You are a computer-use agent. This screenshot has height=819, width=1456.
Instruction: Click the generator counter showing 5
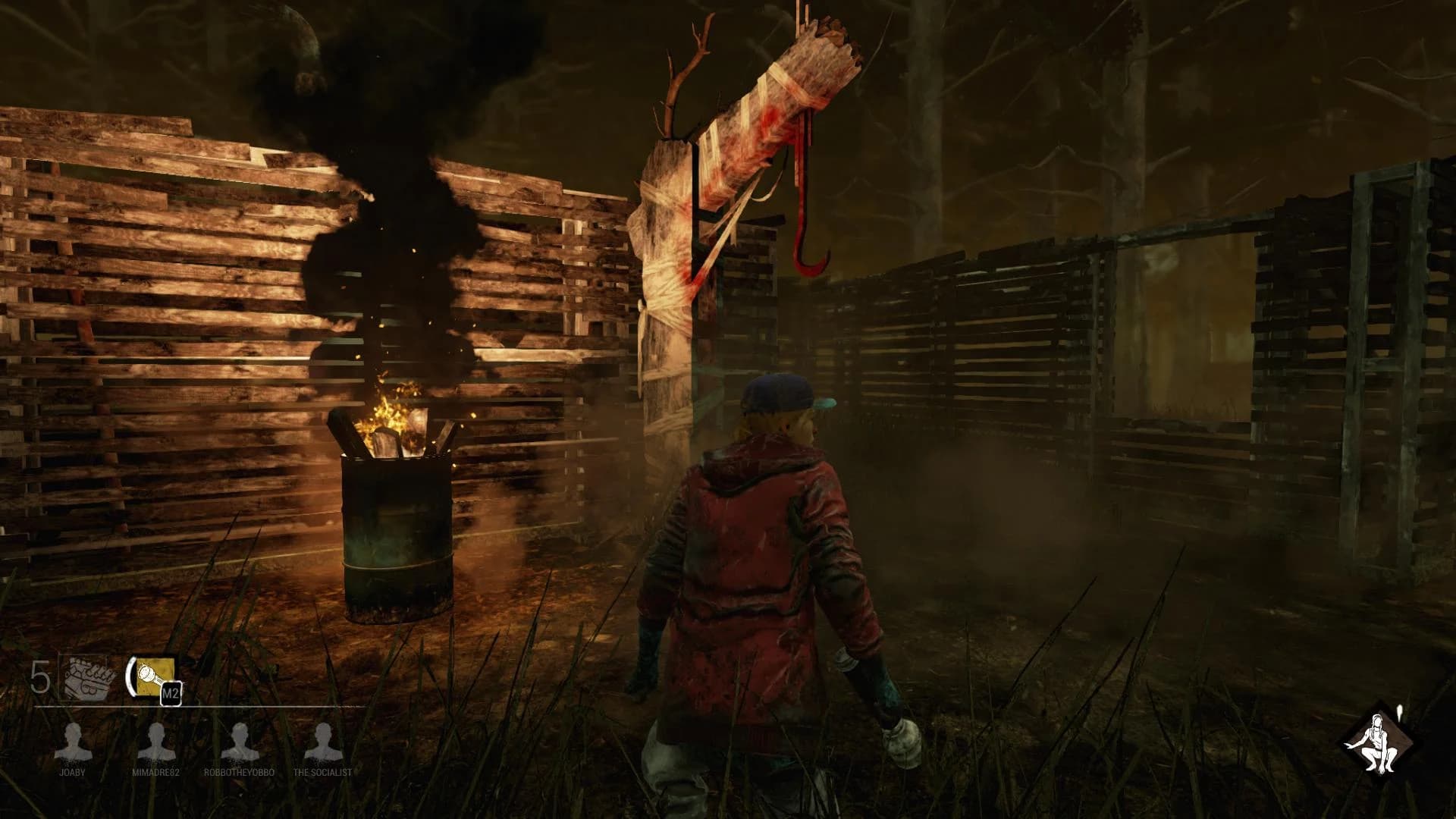coord(40,675)
